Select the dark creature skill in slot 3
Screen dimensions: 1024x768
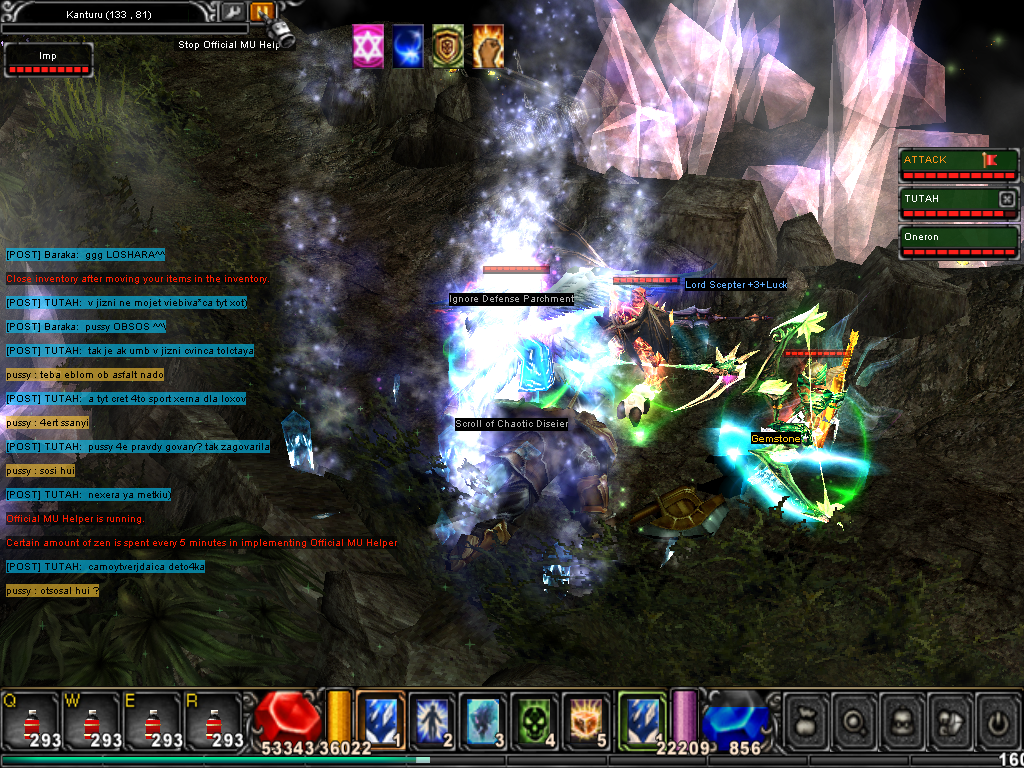(483, 720)
